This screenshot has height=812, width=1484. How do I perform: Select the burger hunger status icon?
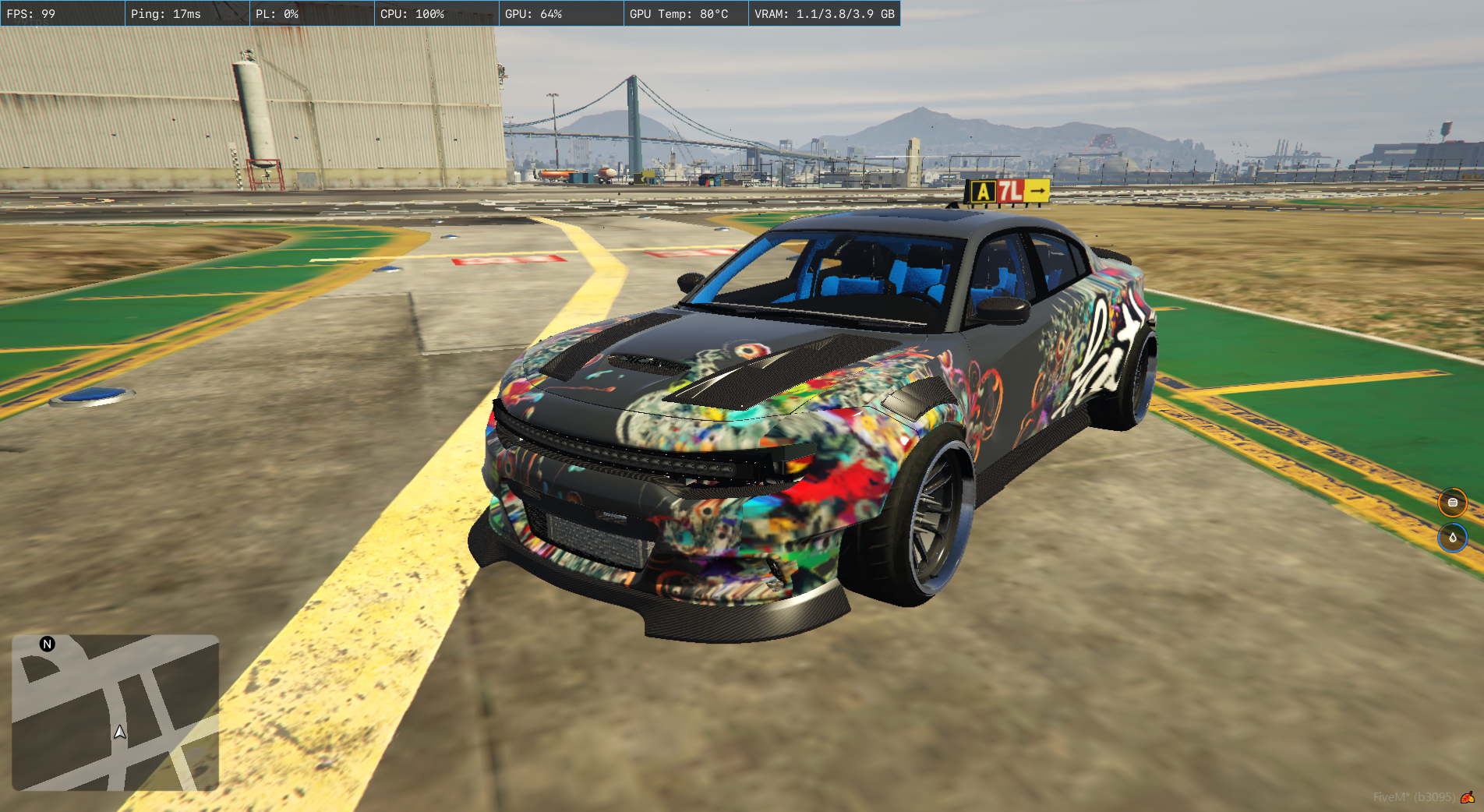[x=1452, y=503]
